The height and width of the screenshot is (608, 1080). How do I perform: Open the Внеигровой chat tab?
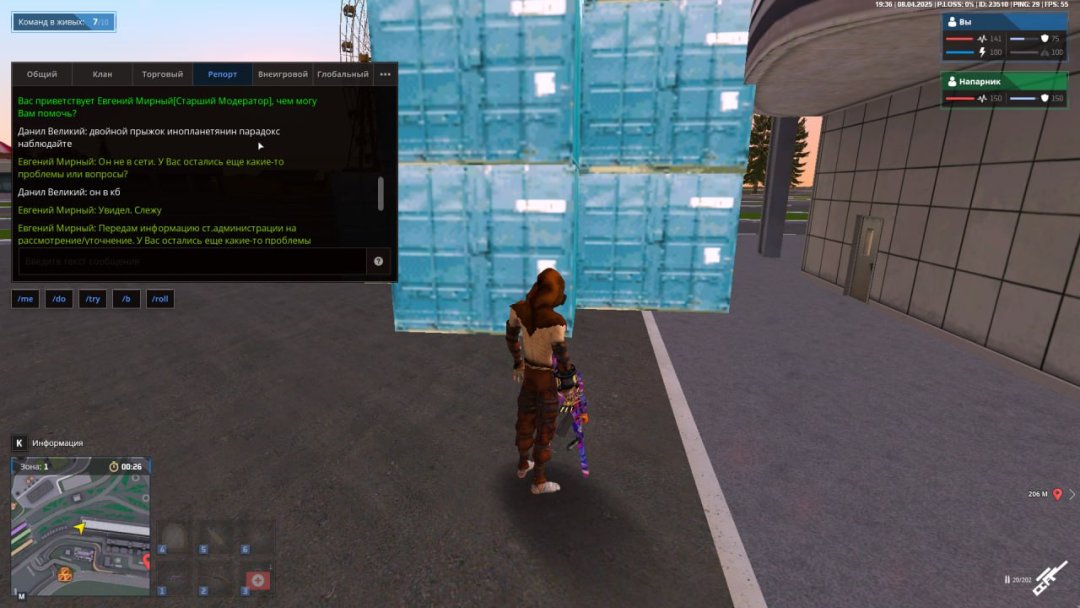pyautogui.click(x=282, y=74)
